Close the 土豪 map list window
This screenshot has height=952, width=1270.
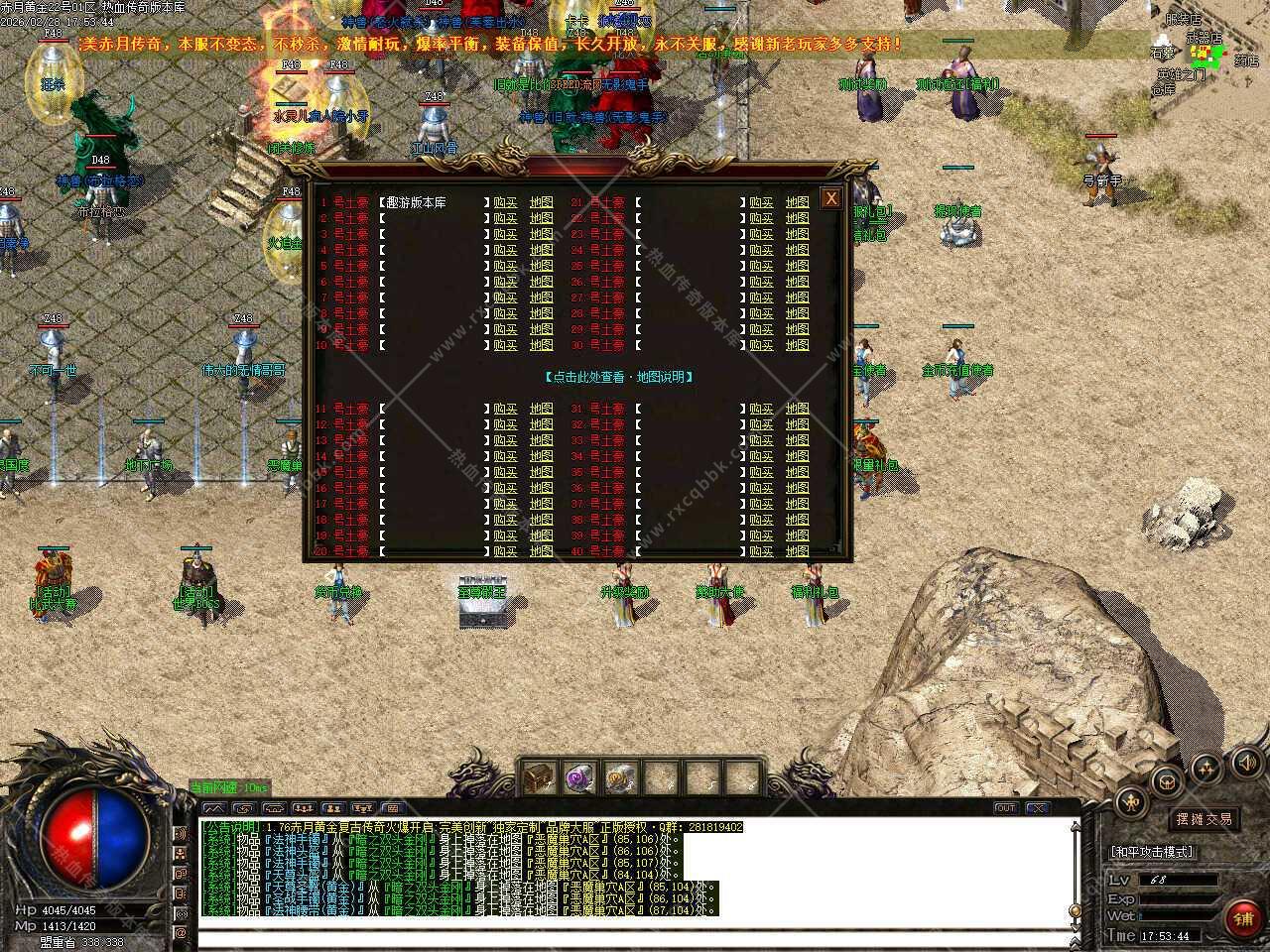[831, 198]
